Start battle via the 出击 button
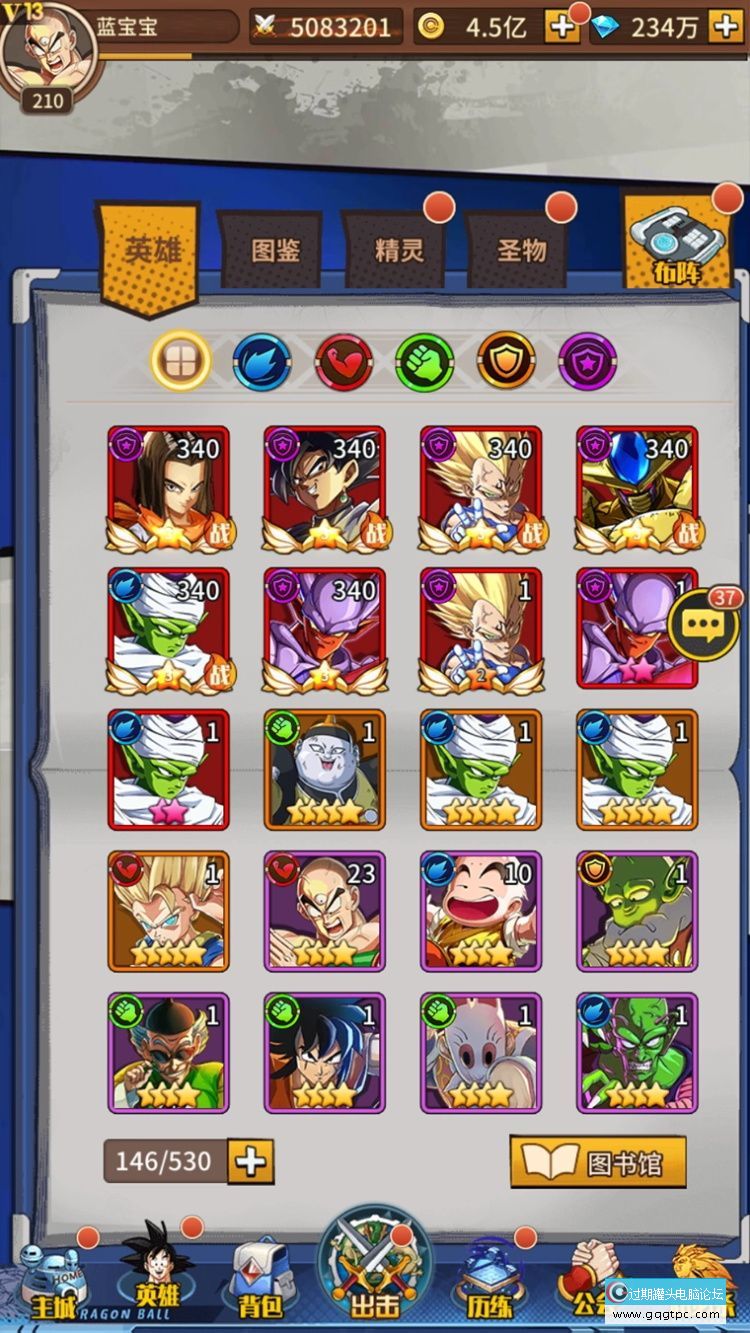This screenshot has height=1333, width=750. (375, 1270)
